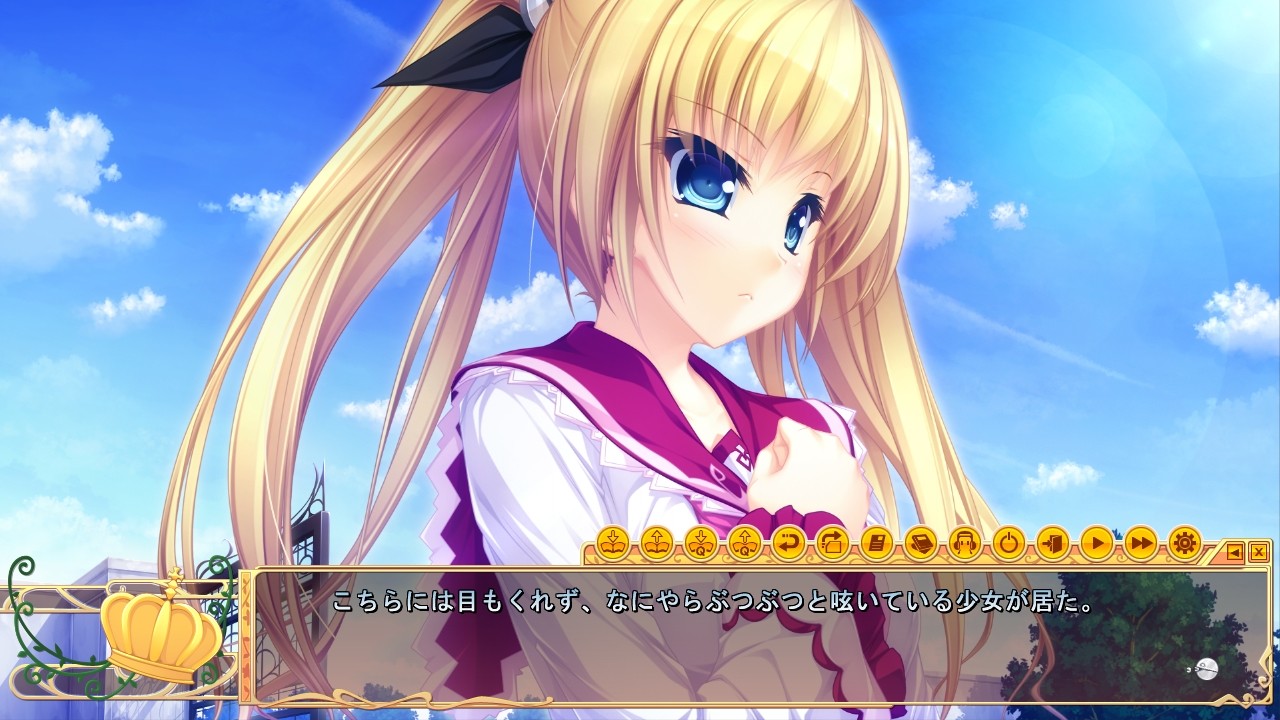Quick save with the down-arrow Q icon
The image size is (1280, 720).
tap(700, 544)
